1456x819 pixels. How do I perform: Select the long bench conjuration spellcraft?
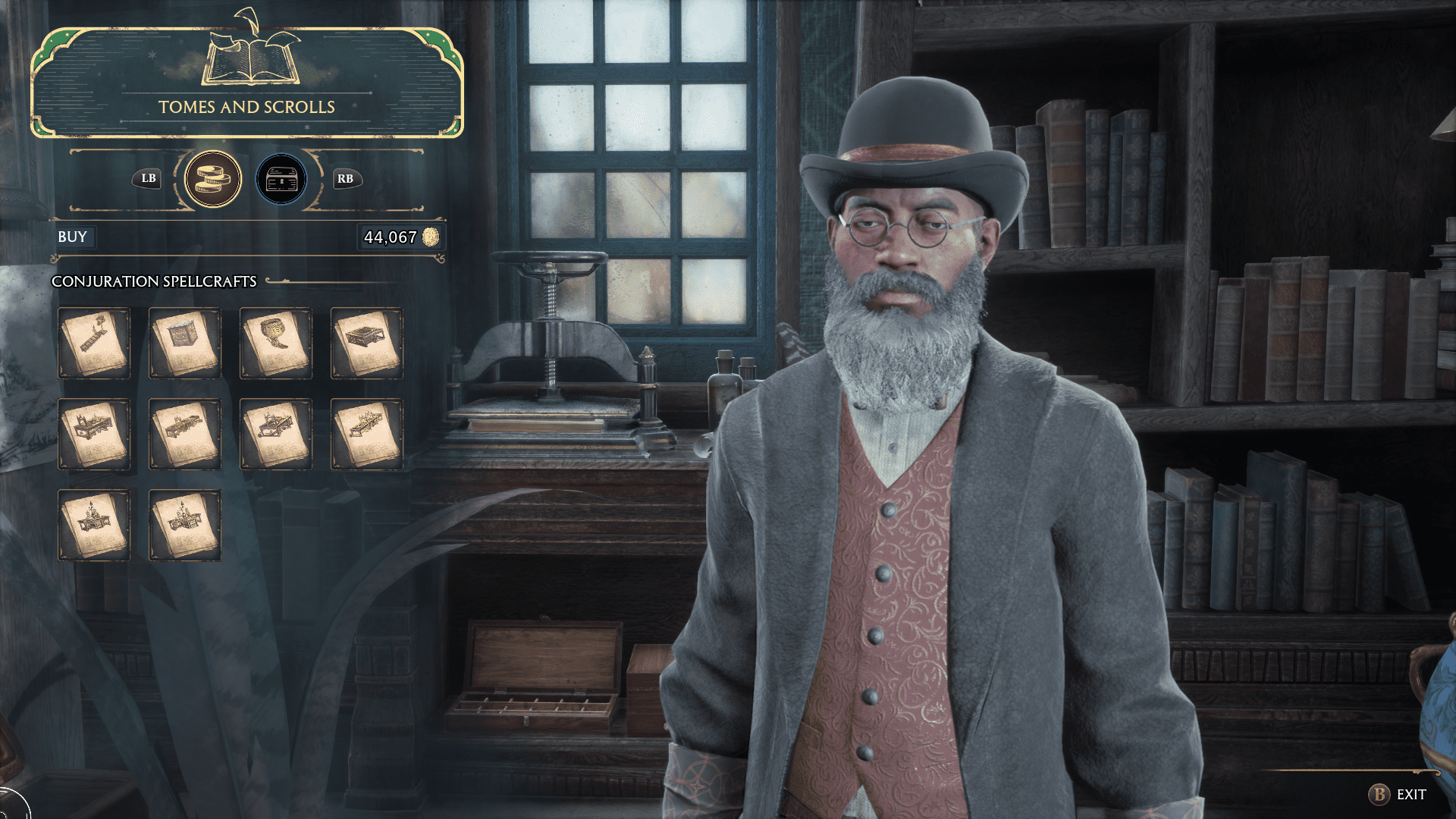94,344
